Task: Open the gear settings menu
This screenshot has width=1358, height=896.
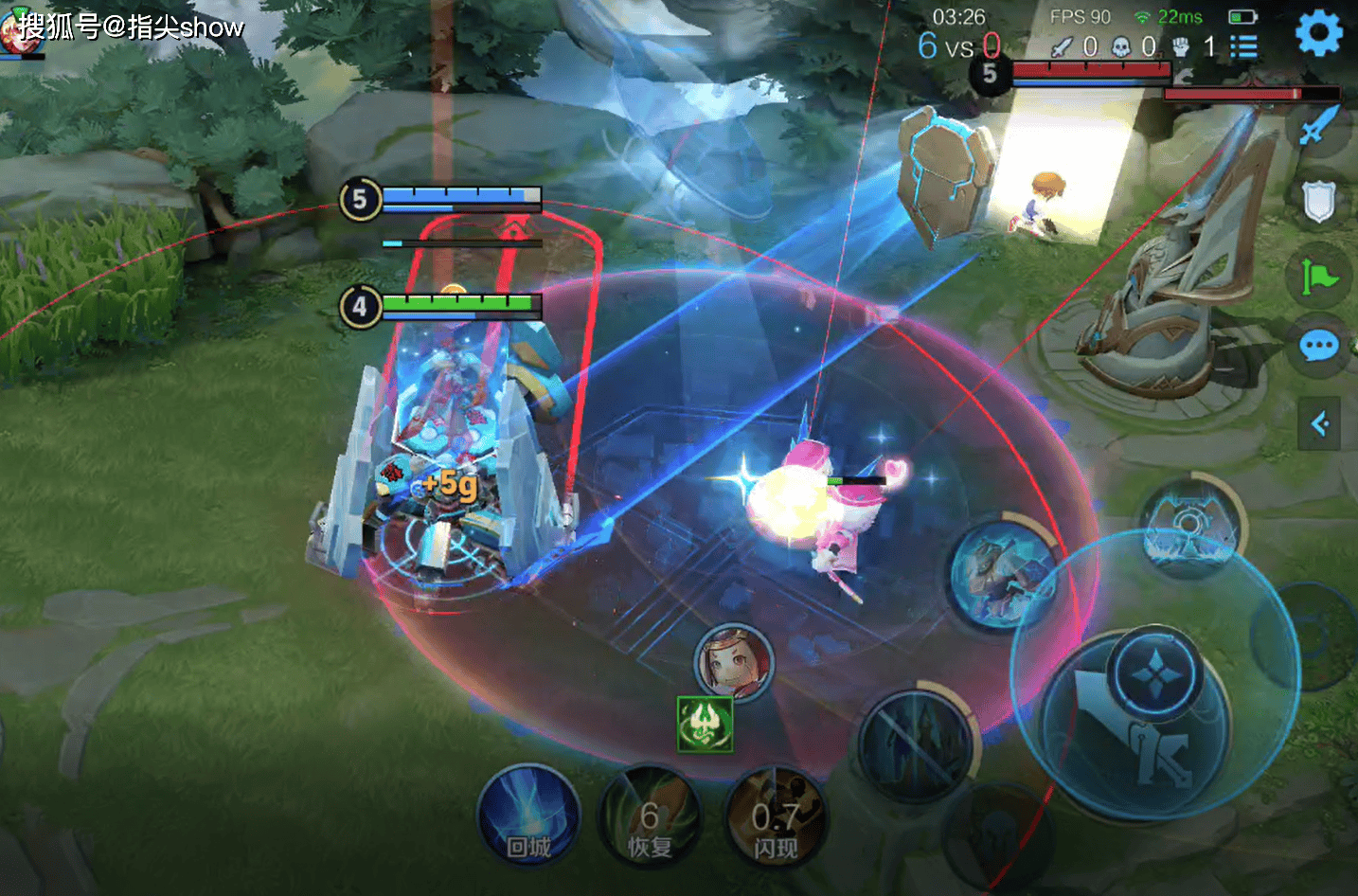Action: [x=1318, y=33]
